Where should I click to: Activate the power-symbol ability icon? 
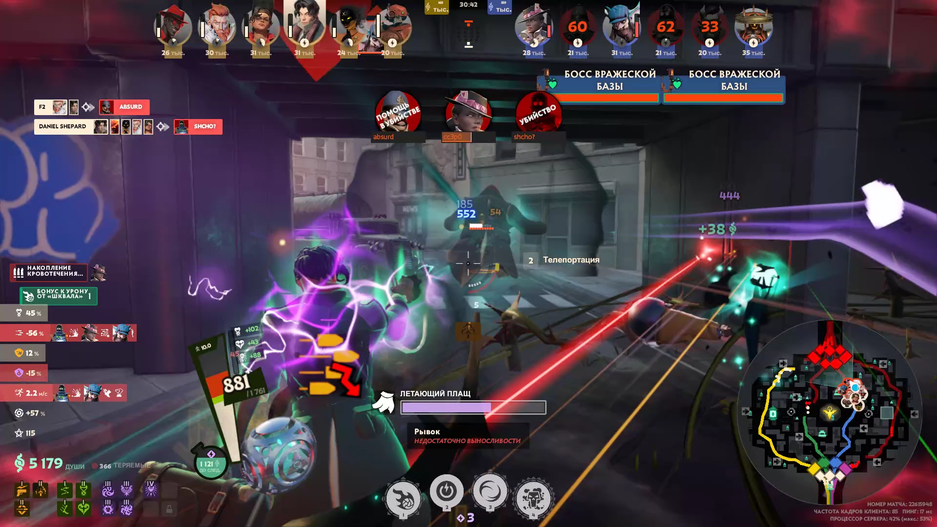pyautogui.click(x=446, y=492)
